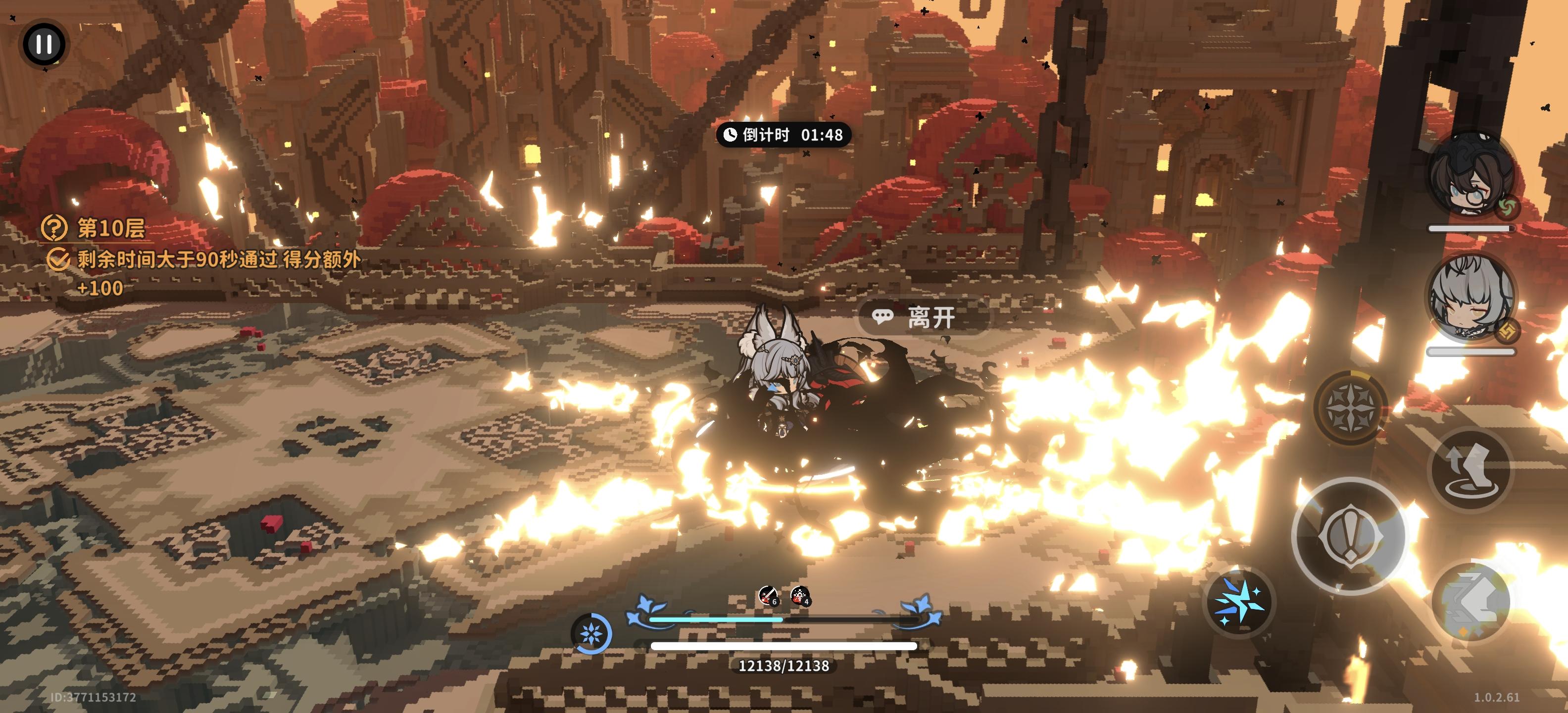Pause the game with the pause button

tap(44, 44)
